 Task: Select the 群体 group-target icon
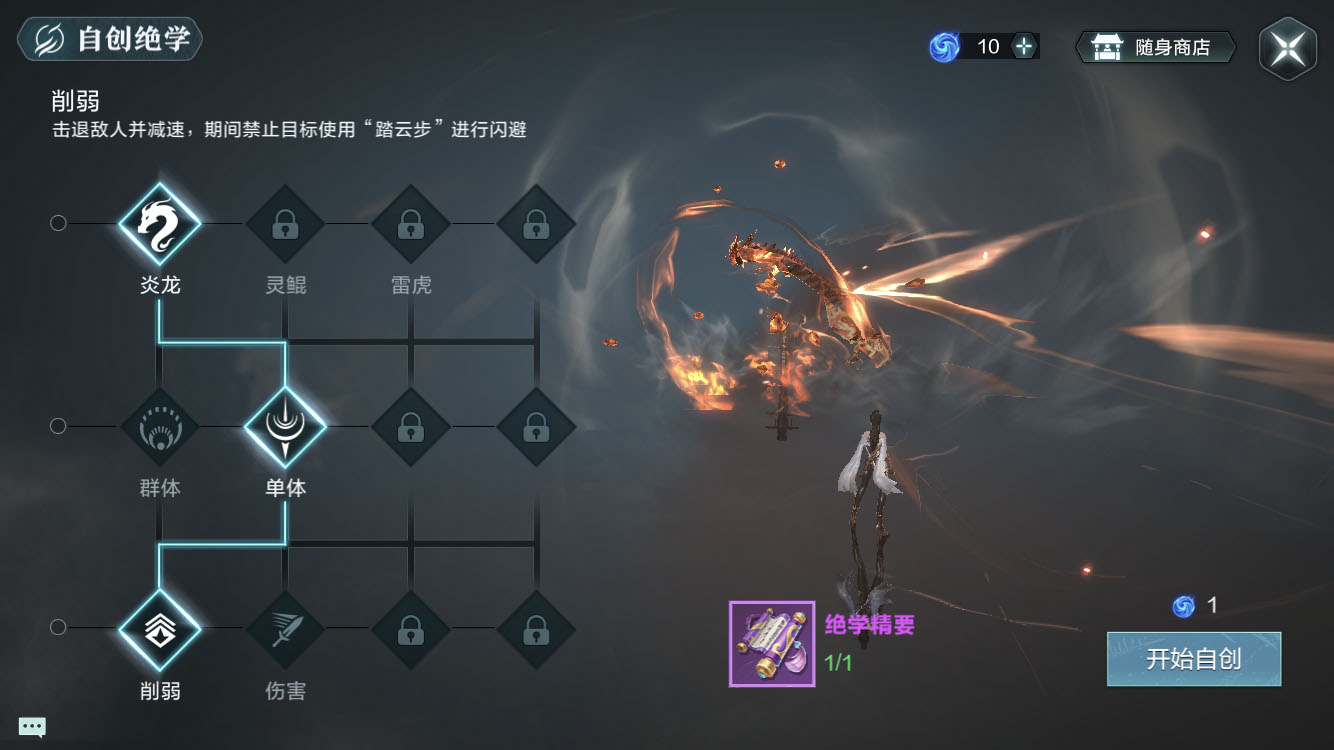pyautogui.click(x=160, y=427)
